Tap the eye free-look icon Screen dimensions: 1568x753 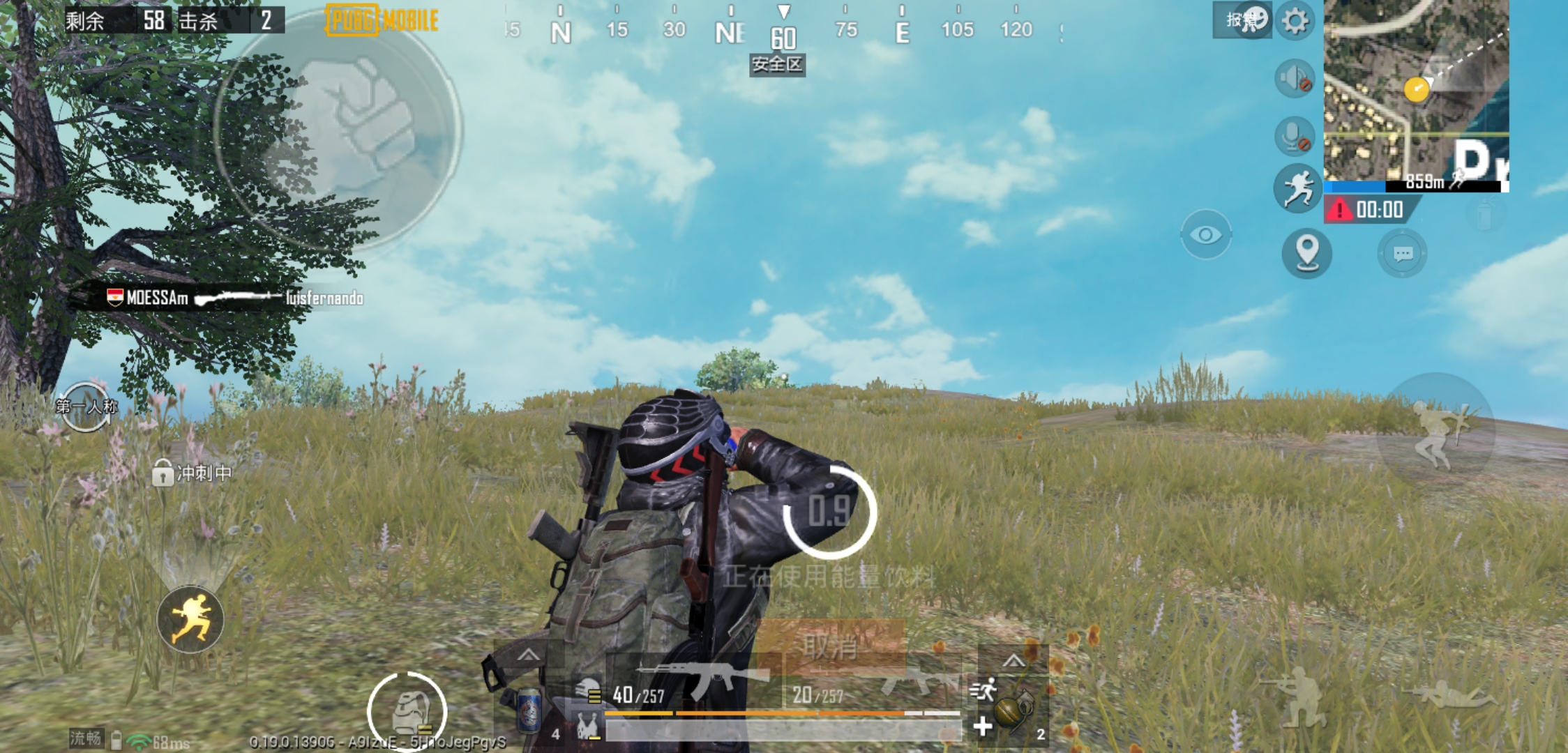[1205, 235]
